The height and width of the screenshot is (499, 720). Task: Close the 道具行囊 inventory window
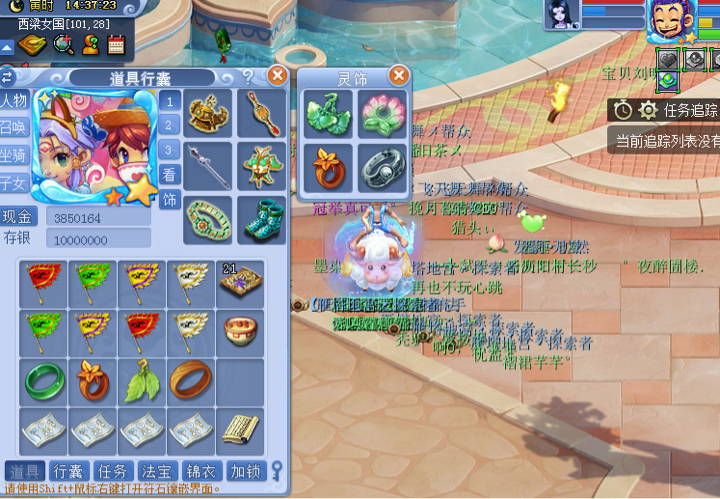coord(278,75)
